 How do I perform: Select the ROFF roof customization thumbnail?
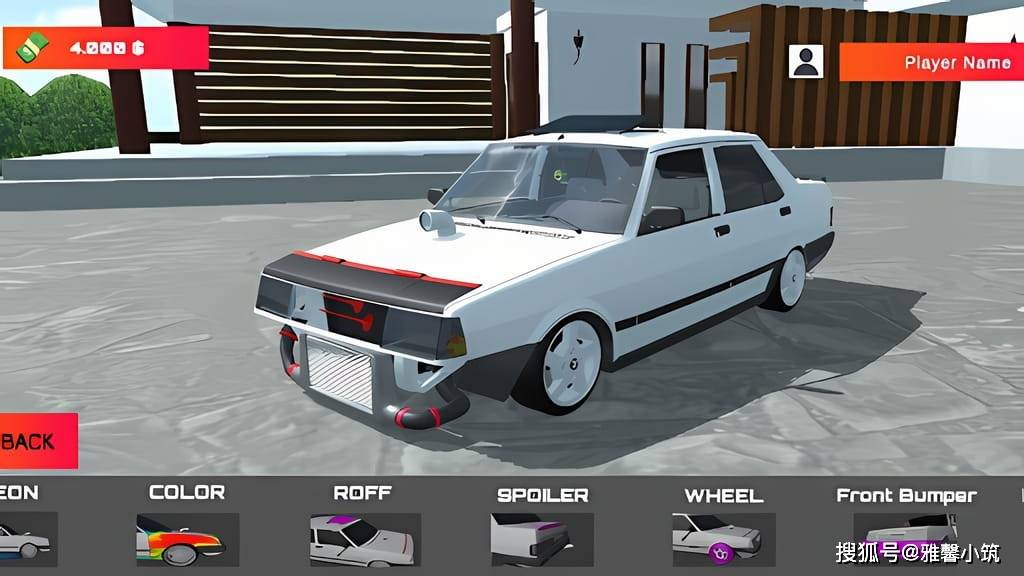[364, 538]
